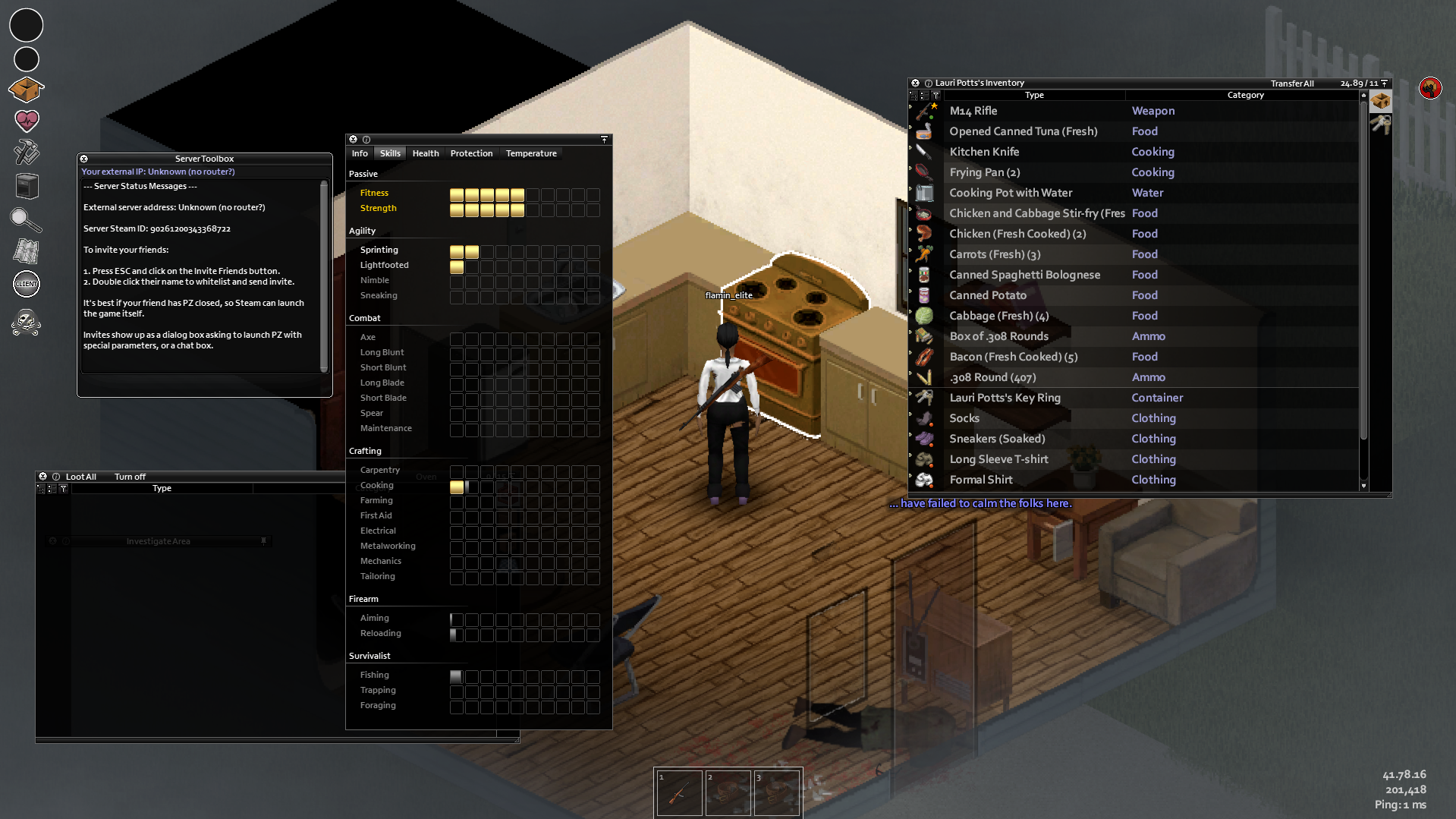Open the heart health panel icon

(27, 120)
